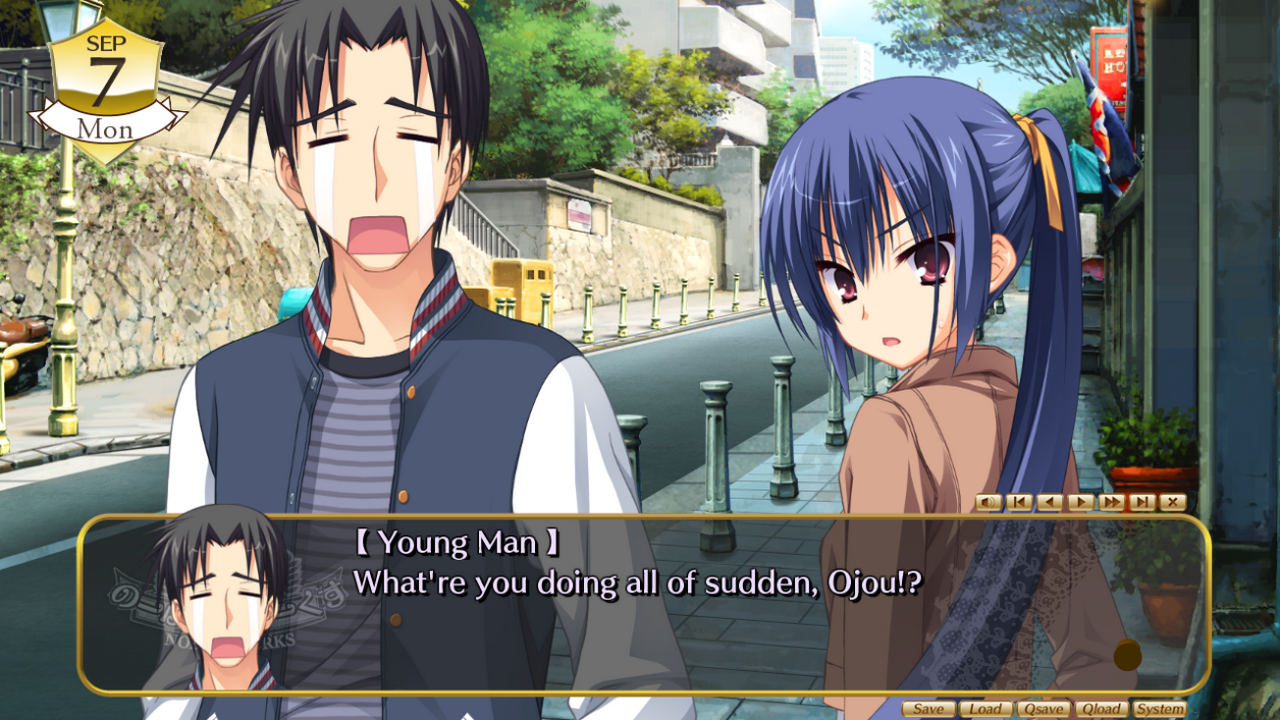Open the Save menu
Viewport: 1280px width, 720px height.
click(x=928, y=709)
